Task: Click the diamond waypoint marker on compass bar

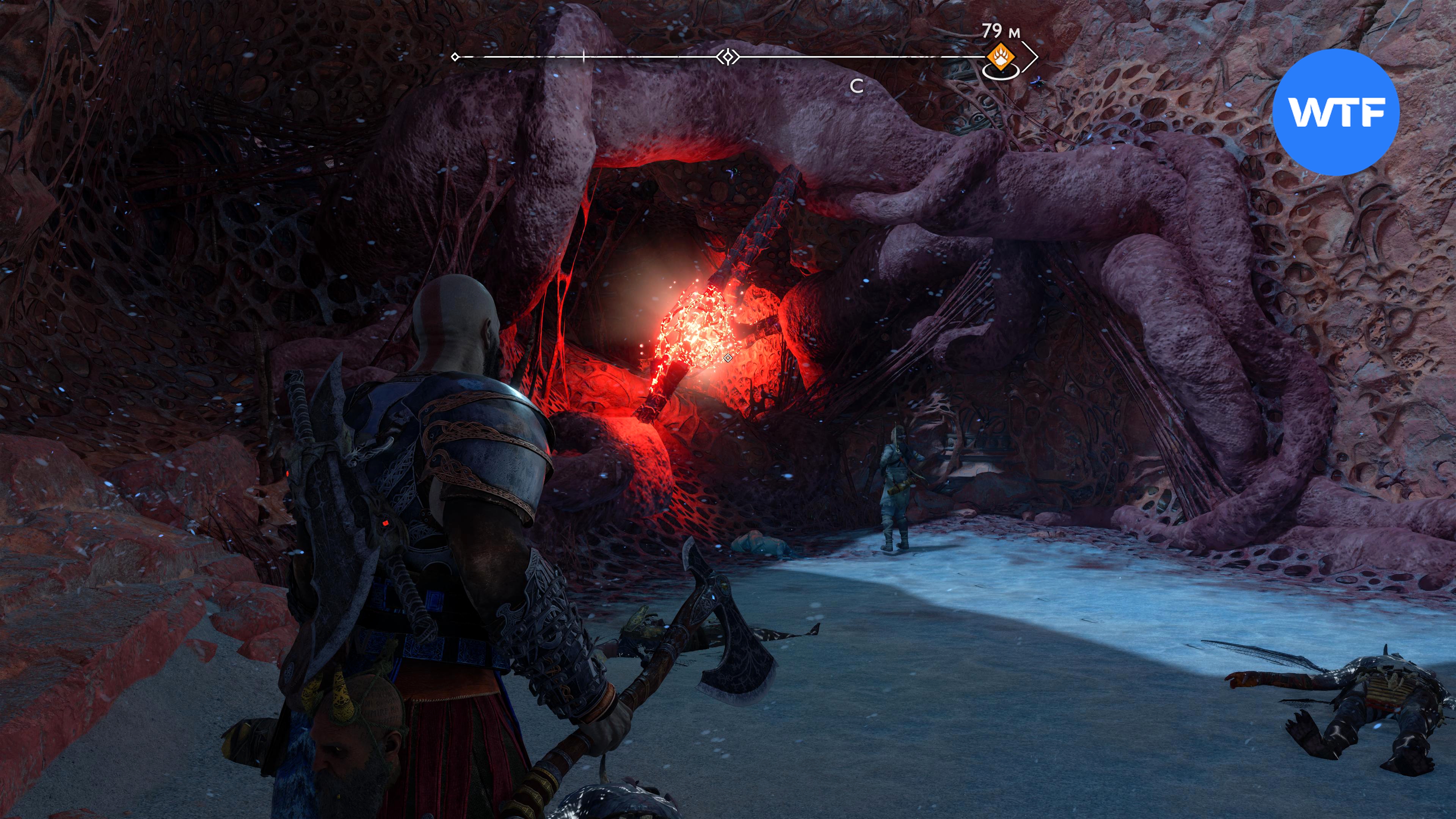Action: point(728,57)
